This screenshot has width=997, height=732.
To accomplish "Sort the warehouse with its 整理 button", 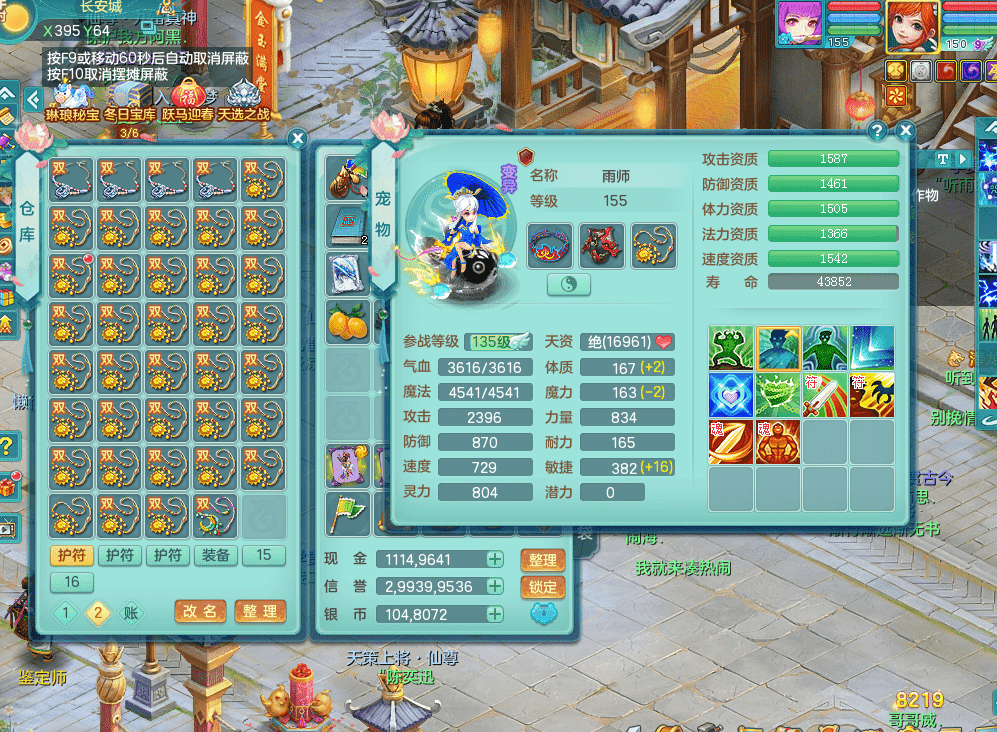I will pyautogui.click(x=260, y=611).
